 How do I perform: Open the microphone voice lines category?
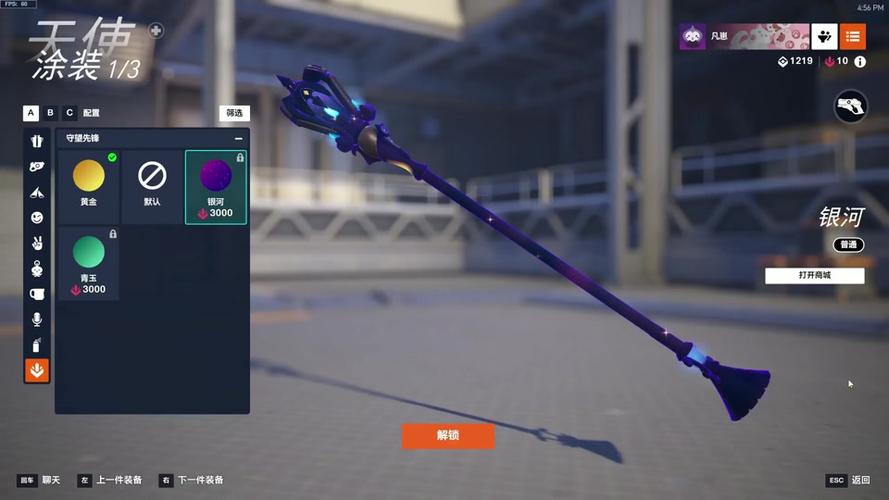(37, 319)
